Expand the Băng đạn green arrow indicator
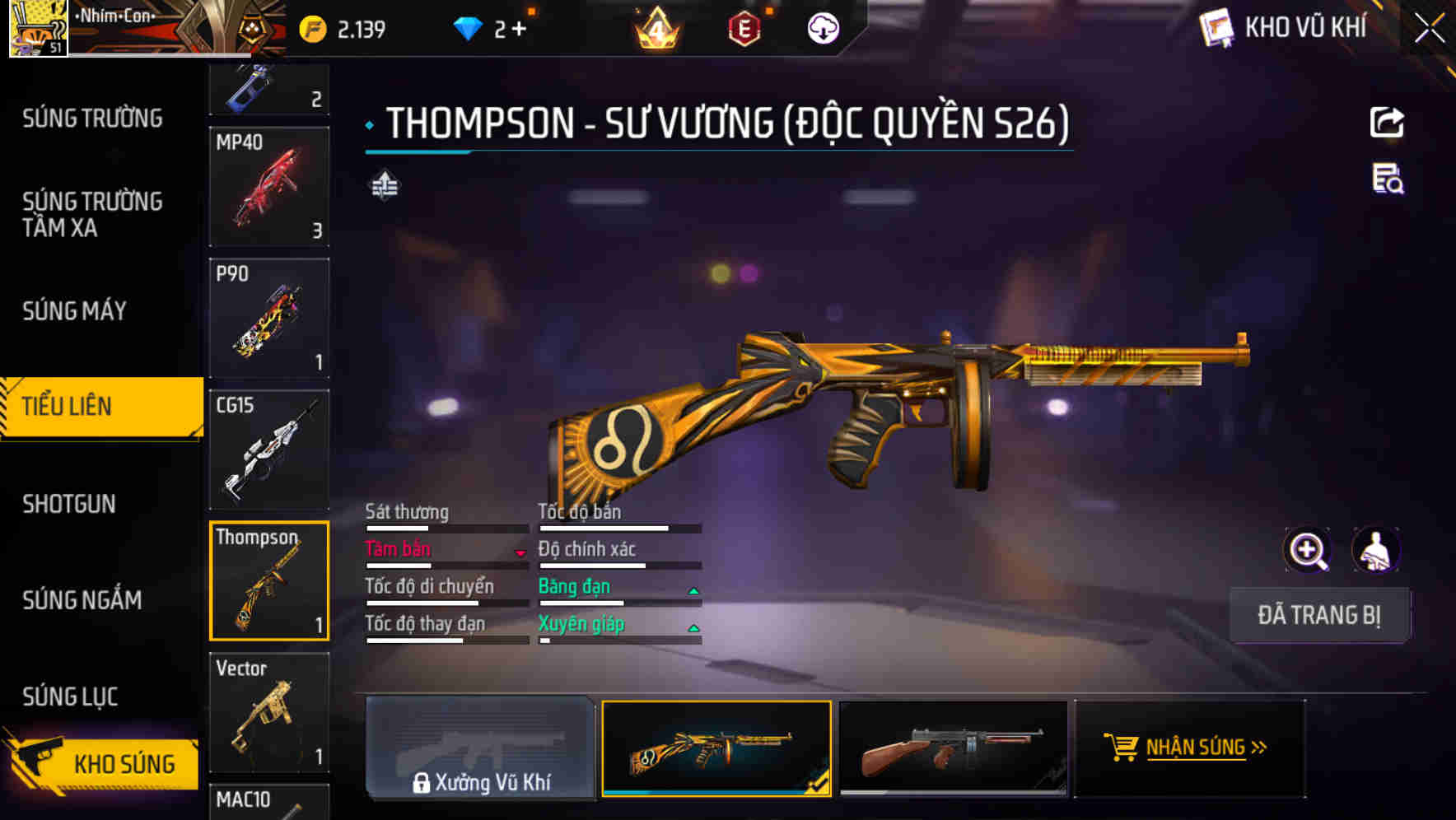 pos(694,589)
